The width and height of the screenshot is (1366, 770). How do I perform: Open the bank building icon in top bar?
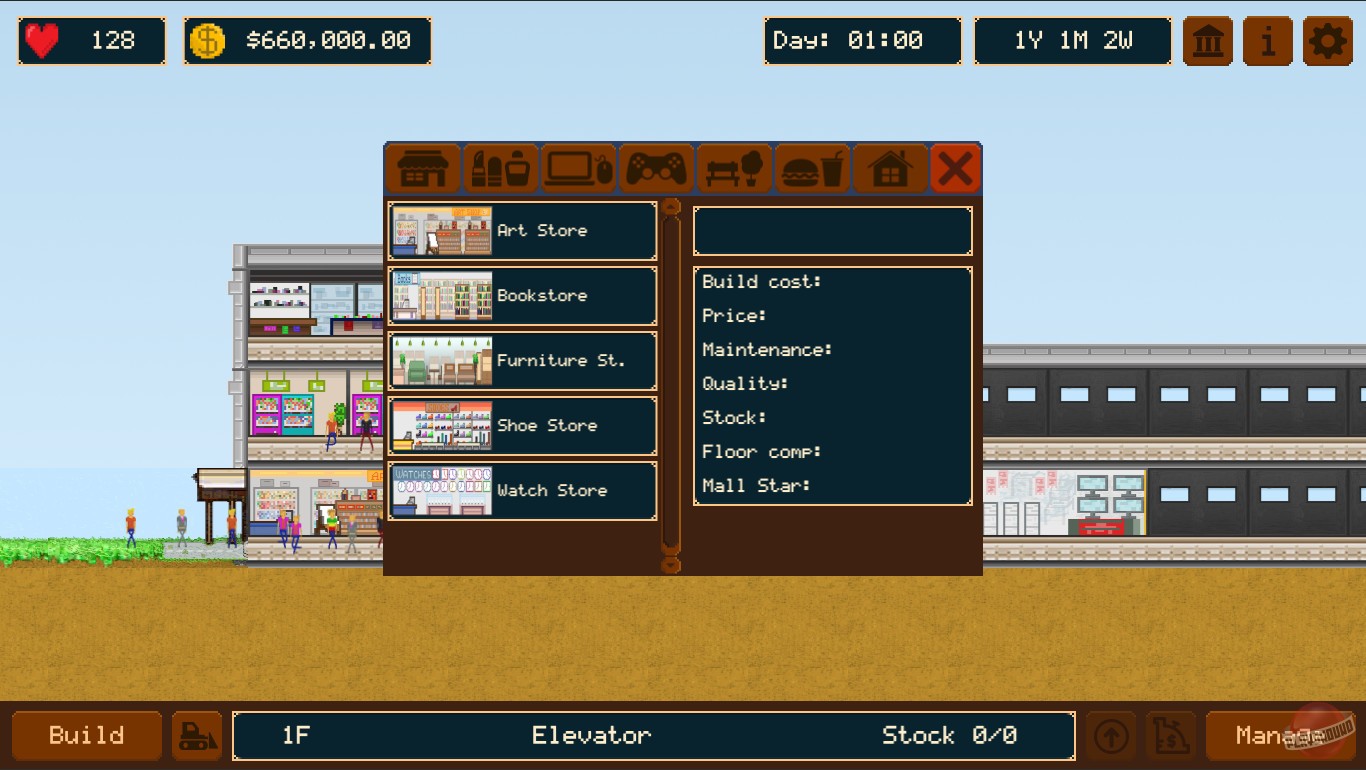[x=1207, y=41]
